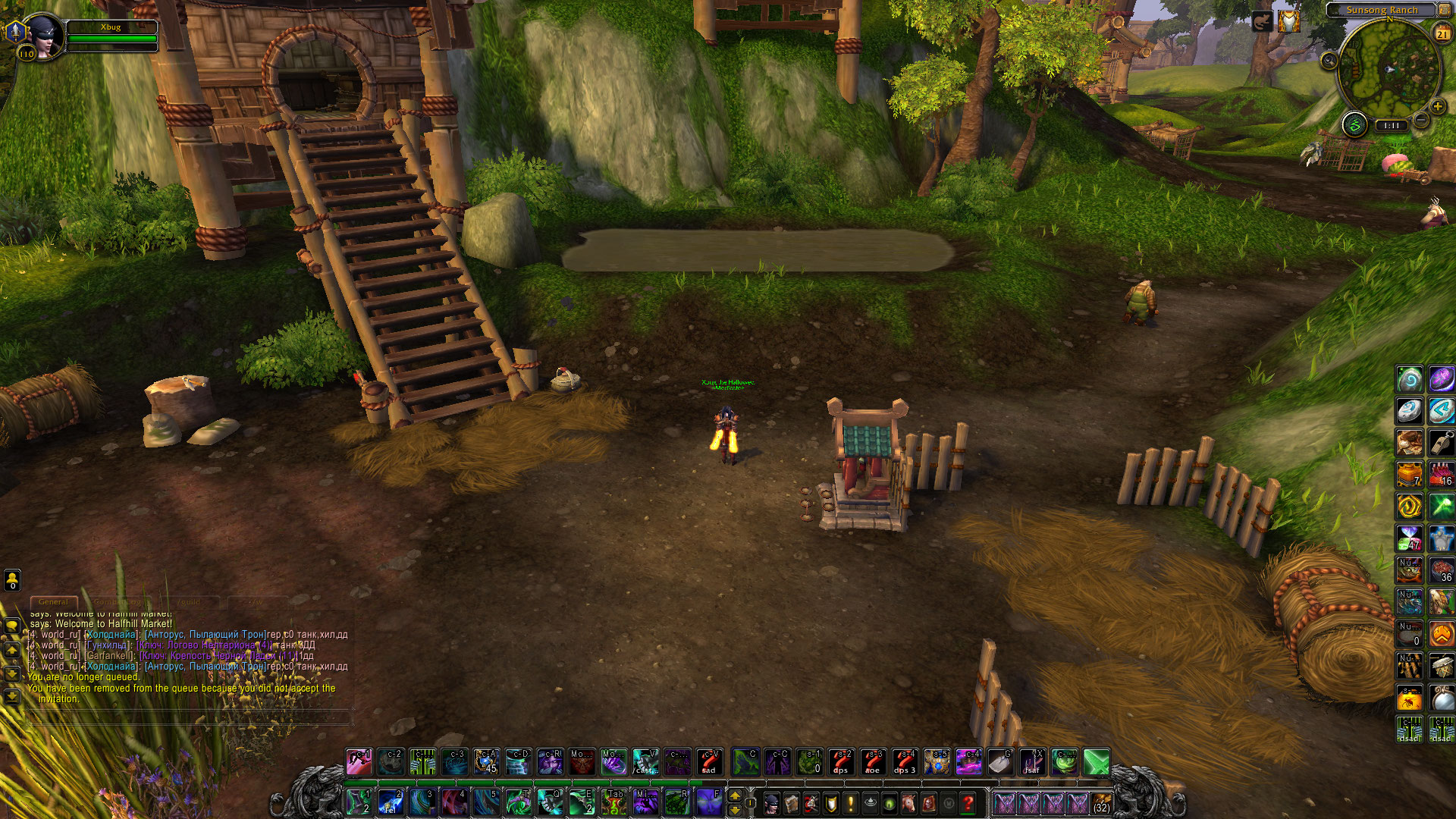This screenshot has width=1456, height=819.
Task: Zoom out the minimap with minus button
Action: 1422,121
